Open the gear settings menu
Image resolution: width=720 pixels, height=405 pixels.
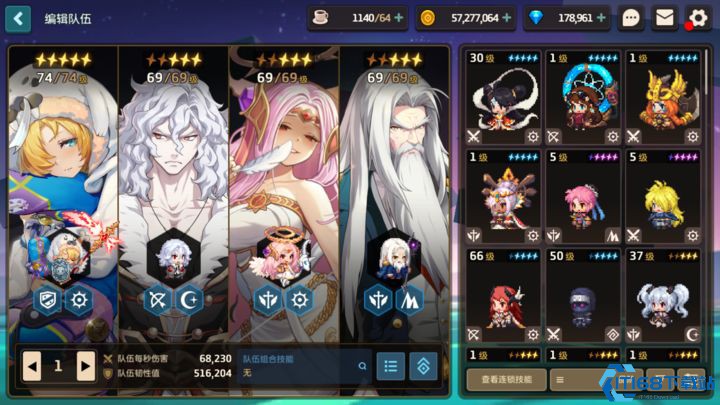click(697, 18)
